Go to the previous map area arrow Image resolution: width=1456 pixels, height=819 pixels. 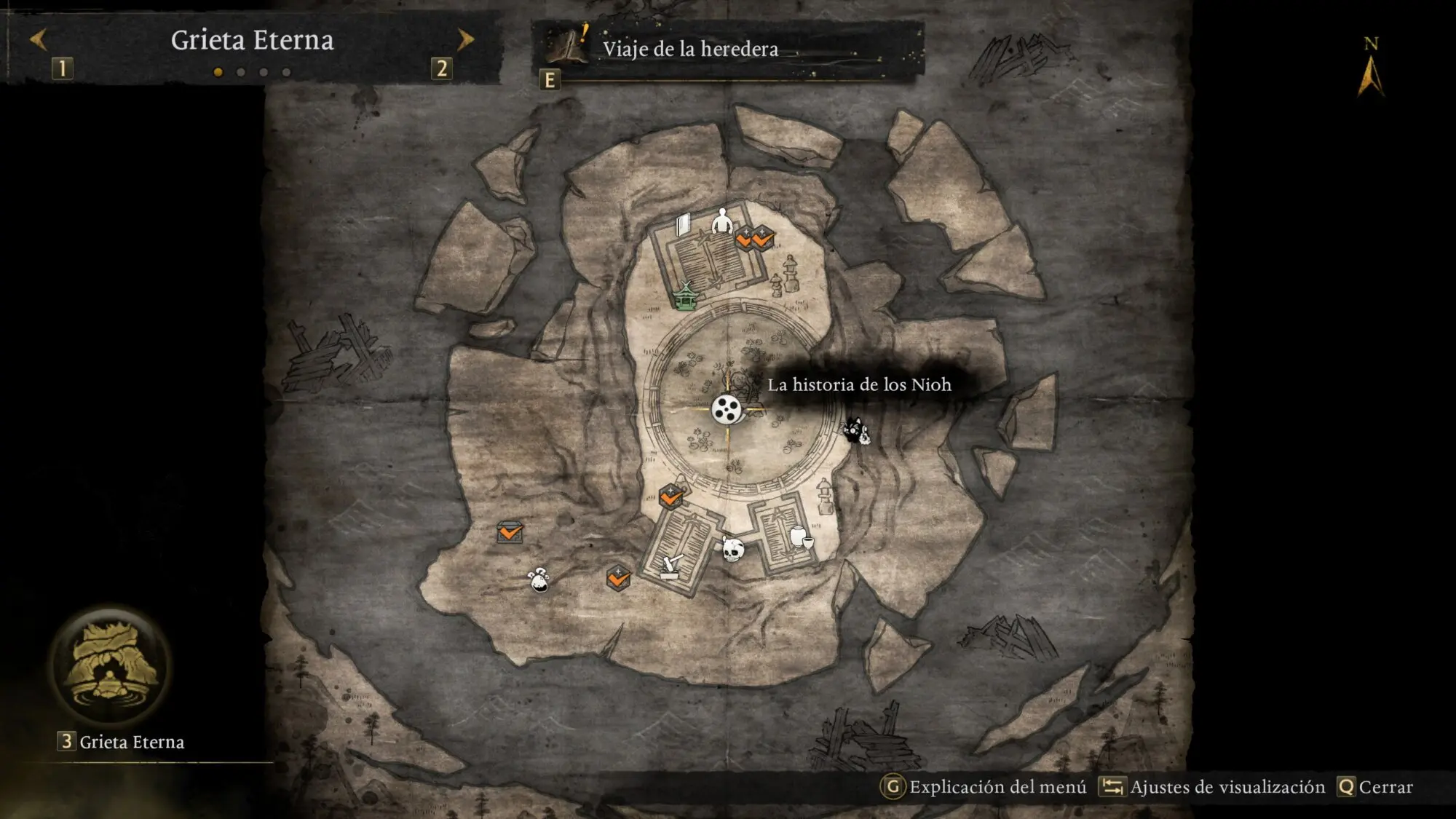tap(38, 39)
